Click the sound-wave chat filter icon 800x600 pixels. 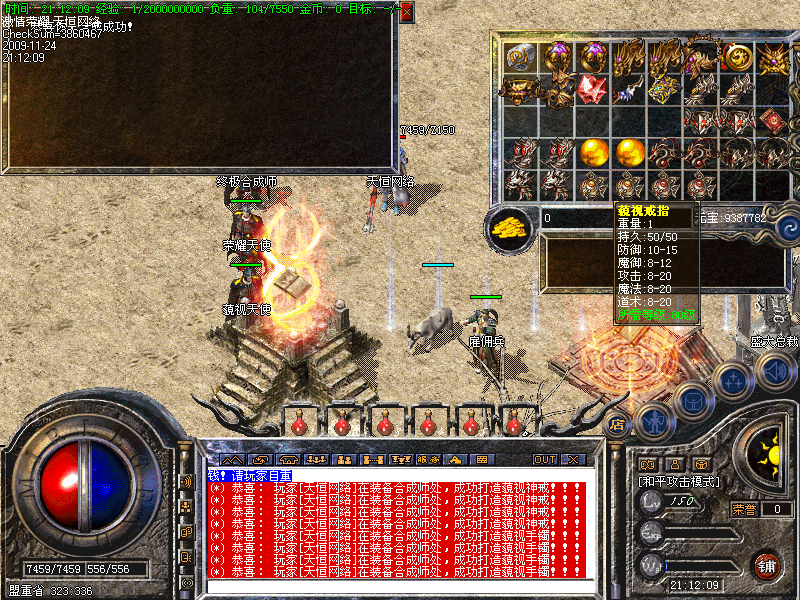point(185,482)
